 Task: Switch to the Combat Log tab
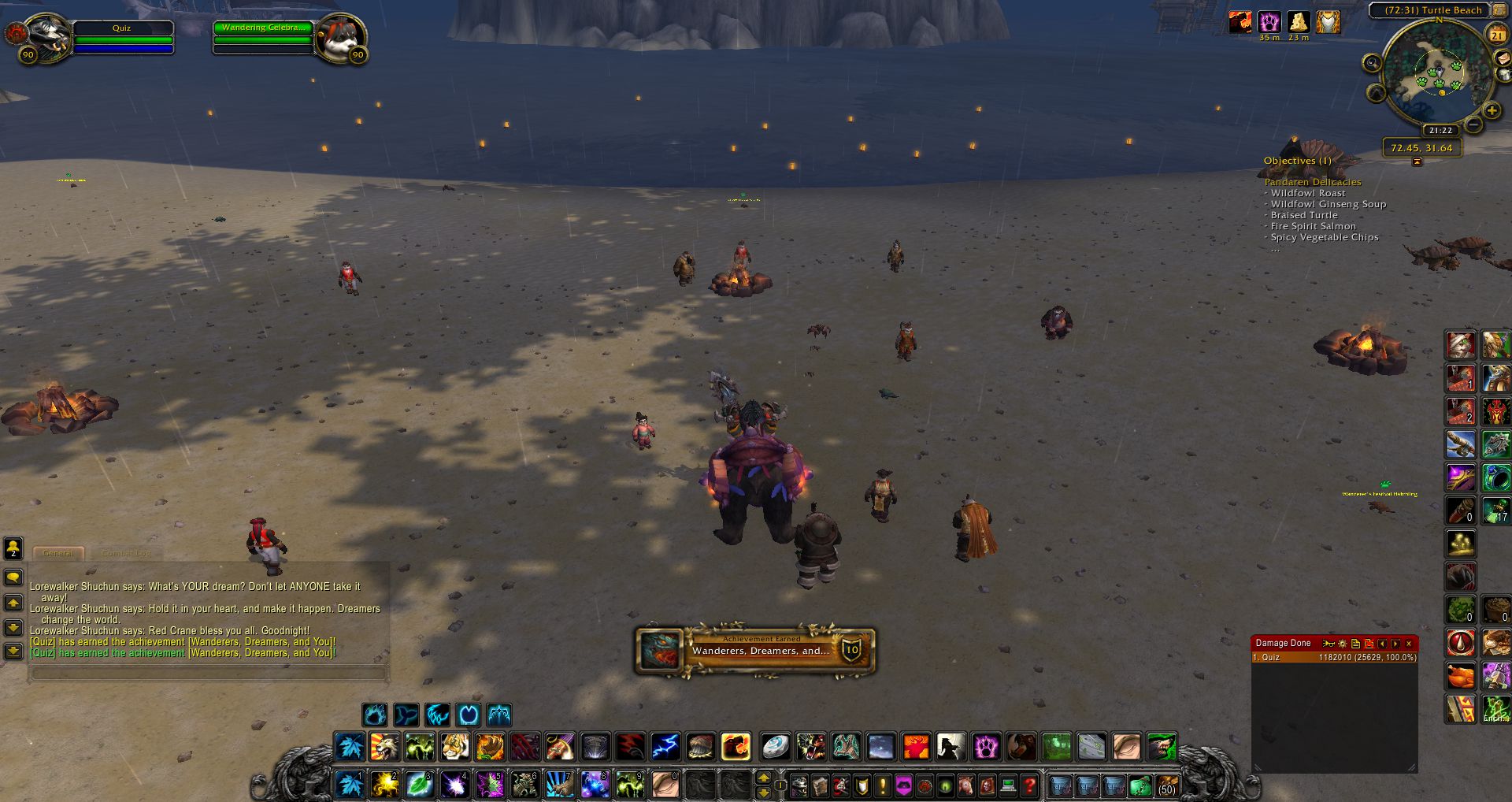click(126, 553)
